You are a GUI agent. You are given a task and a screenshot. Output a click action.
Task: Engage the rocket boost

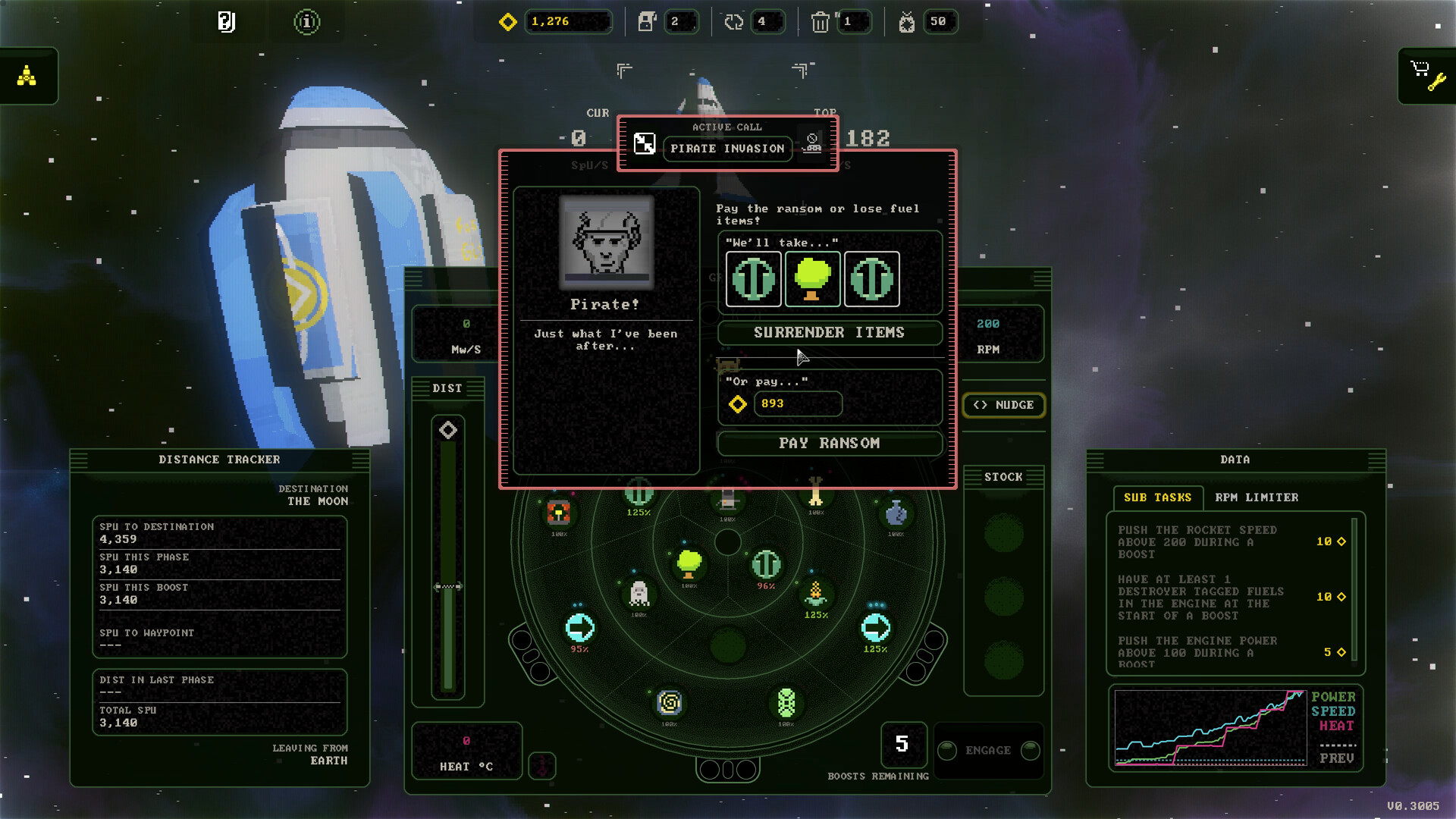(x=987, y=751)
